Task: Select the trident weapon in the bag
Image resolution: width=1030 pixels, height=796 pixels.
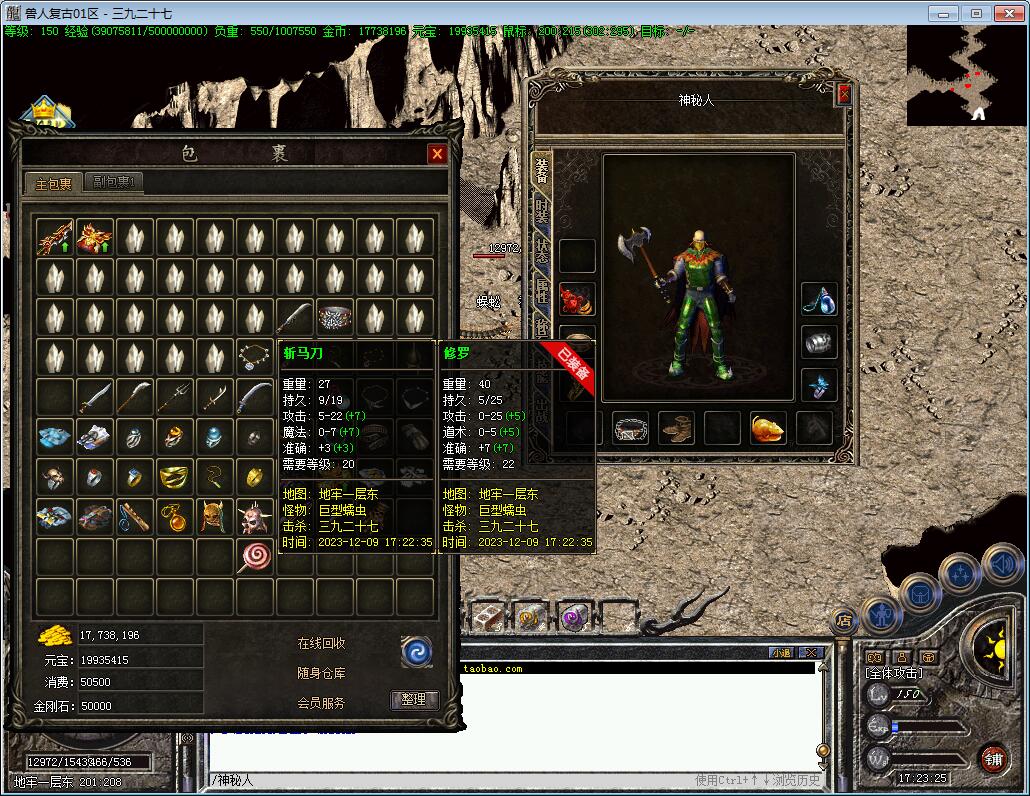Action: [174, 397]
